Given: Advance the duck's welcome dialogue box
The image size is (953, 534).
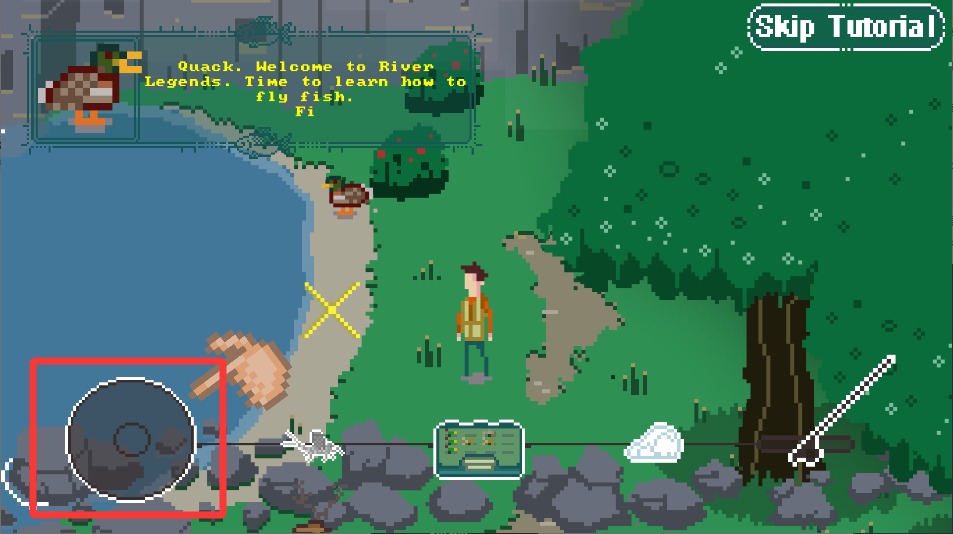Looking at the screenshot, I should (x=252, y=90).
